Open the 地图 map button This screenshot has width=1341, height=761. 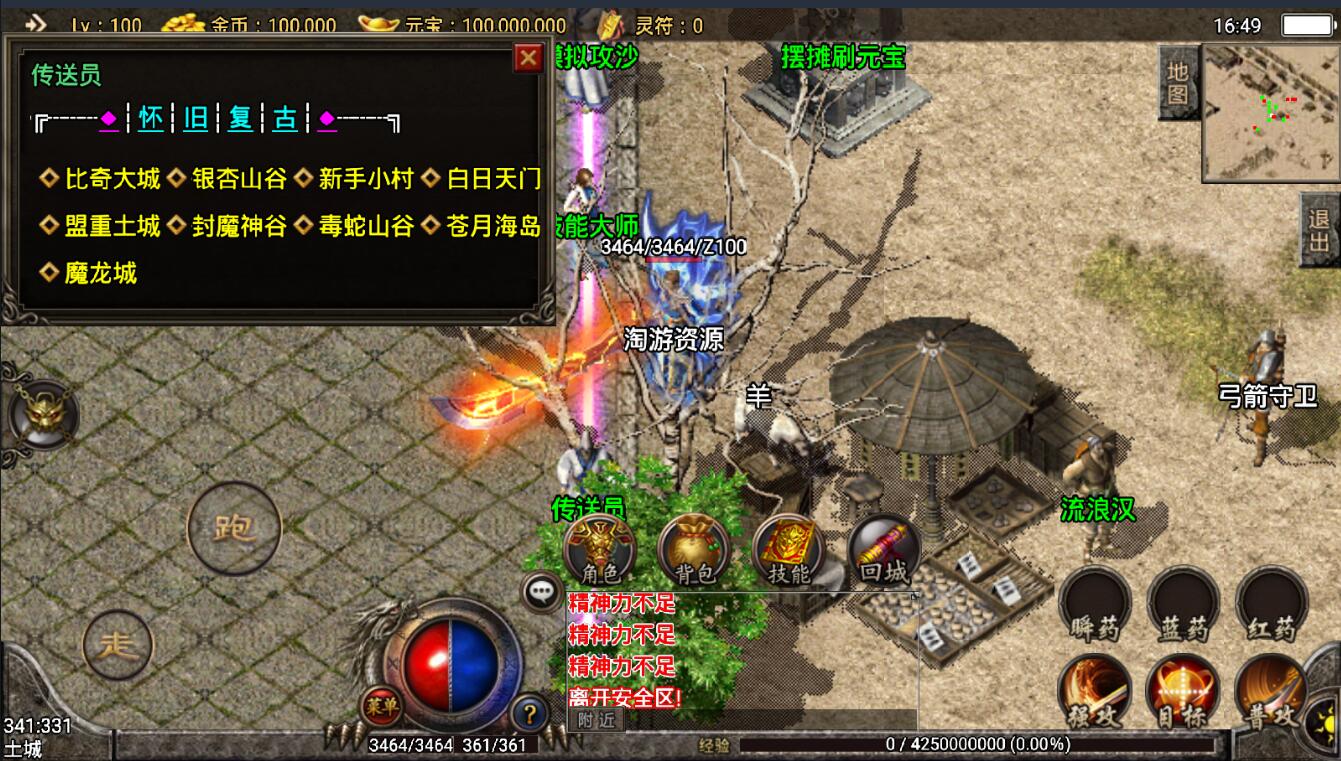click(x=1178, y=83)
